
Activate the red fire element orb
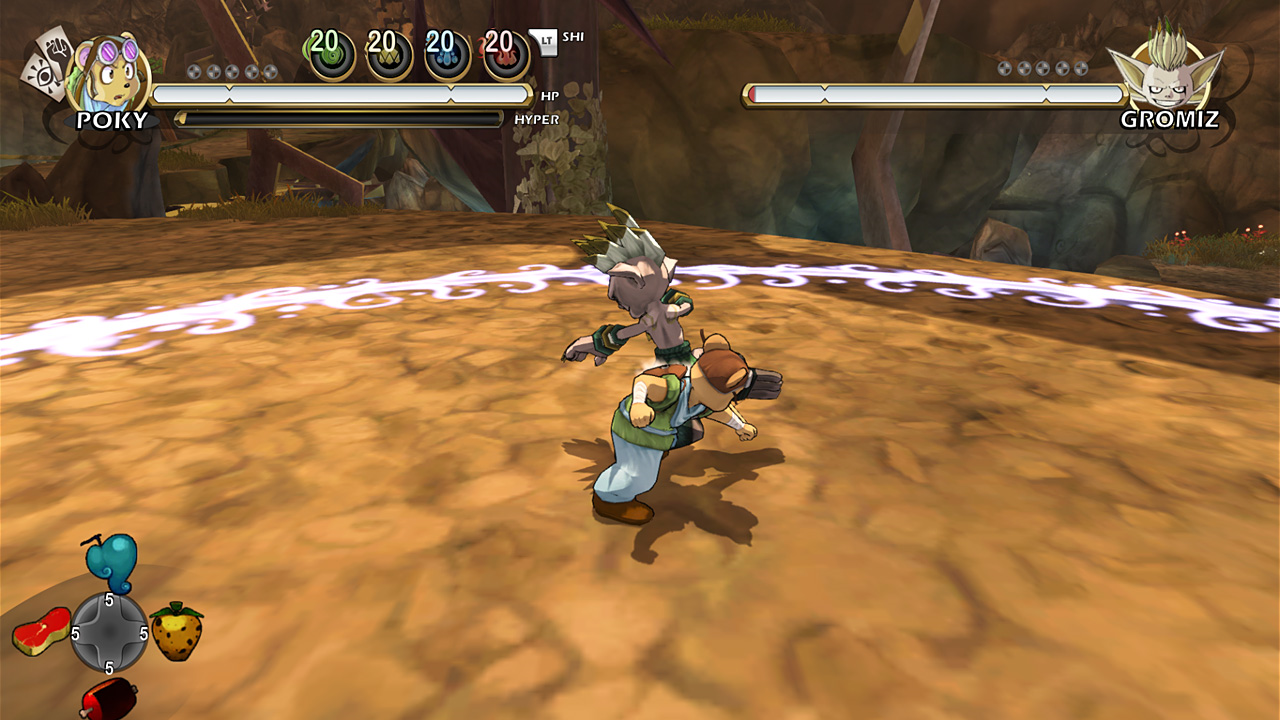point(506,55)
